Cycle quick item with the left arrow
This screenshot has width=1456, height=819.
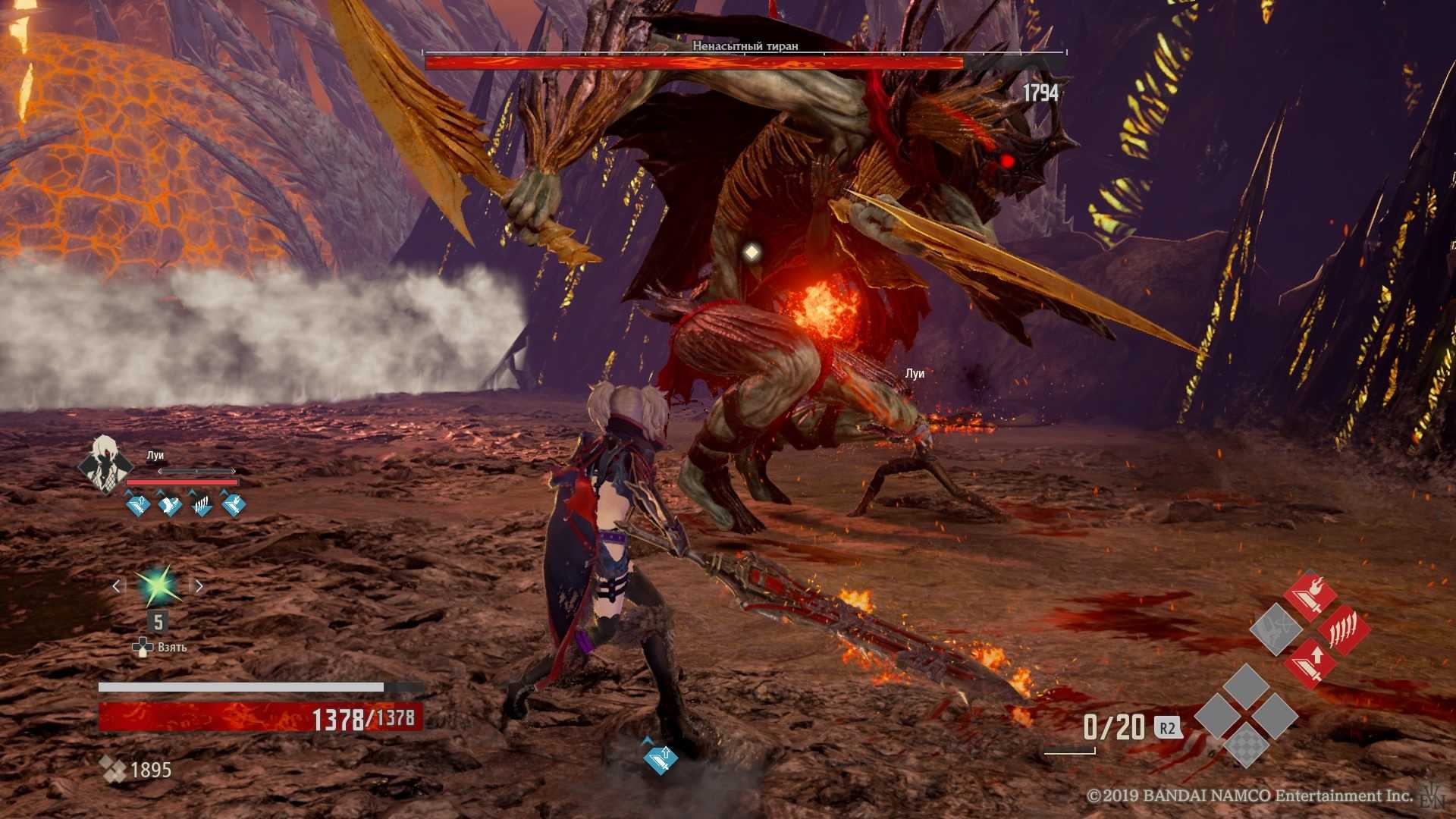click(116, 586)
